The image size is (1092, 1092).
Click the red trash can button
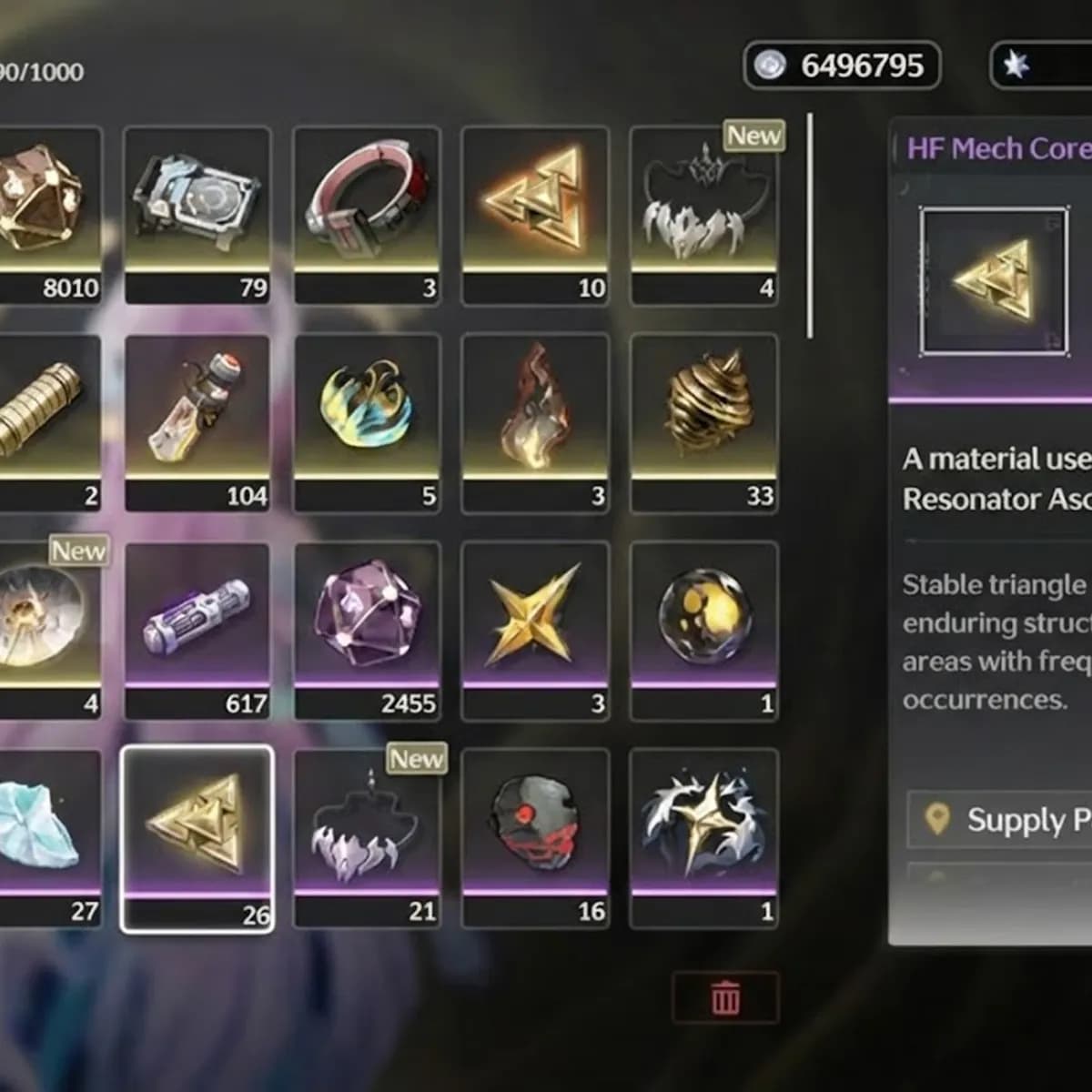[x=725, y=997]
